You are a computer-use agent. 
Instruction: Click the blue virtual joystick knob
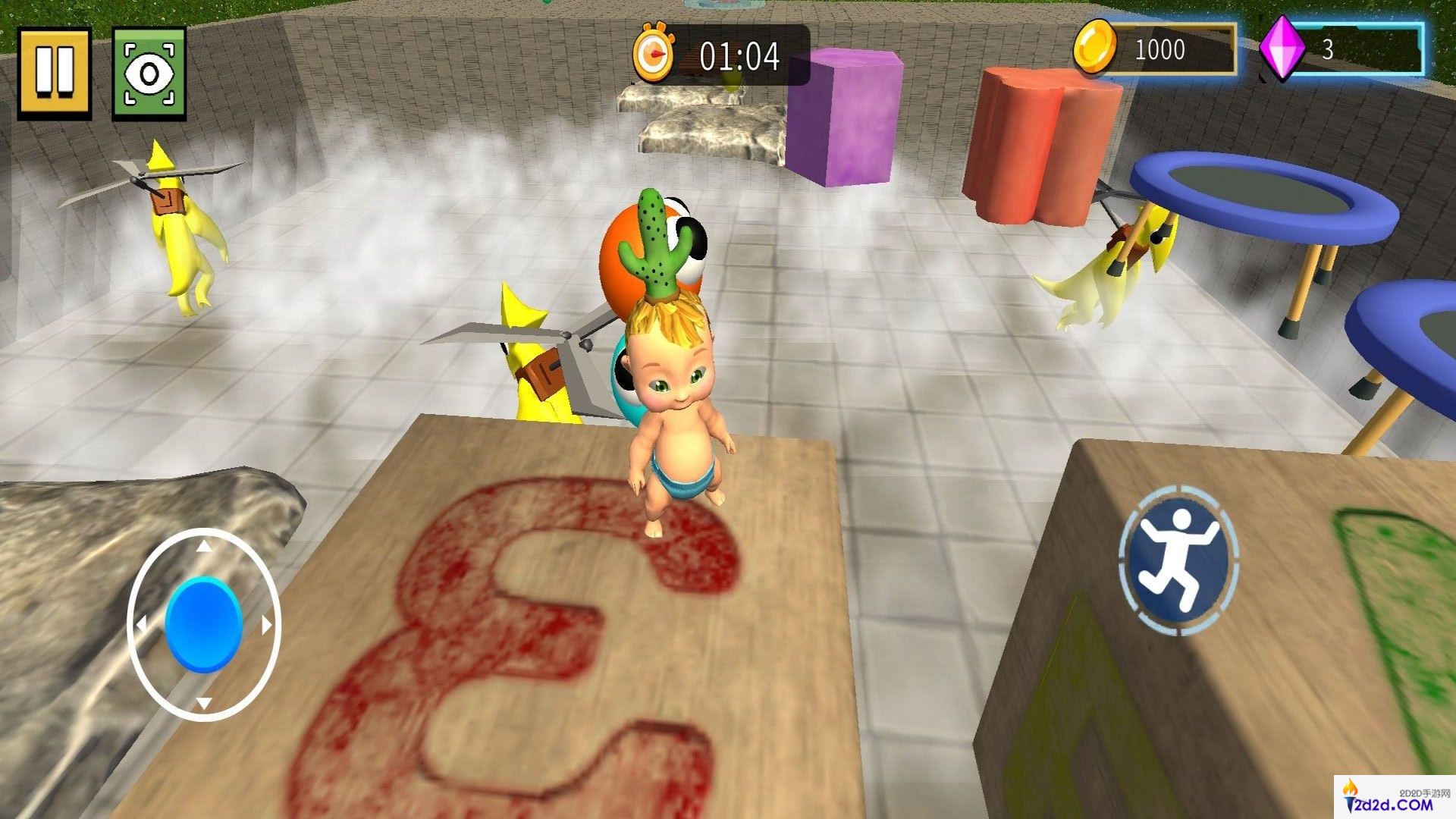click(204, 624)
